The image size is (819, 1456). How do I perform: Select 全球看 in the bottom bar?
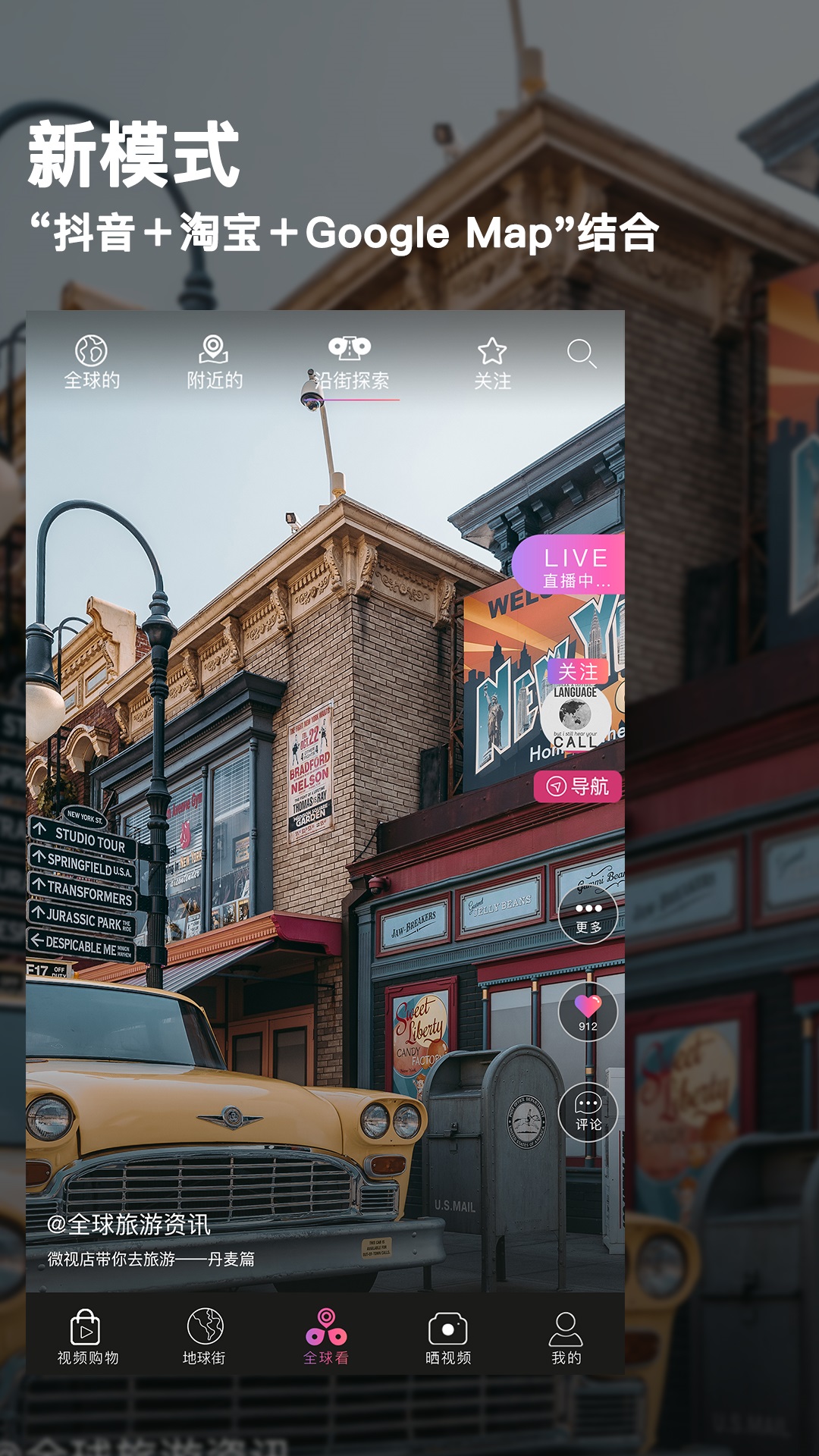click(326, 1337)
